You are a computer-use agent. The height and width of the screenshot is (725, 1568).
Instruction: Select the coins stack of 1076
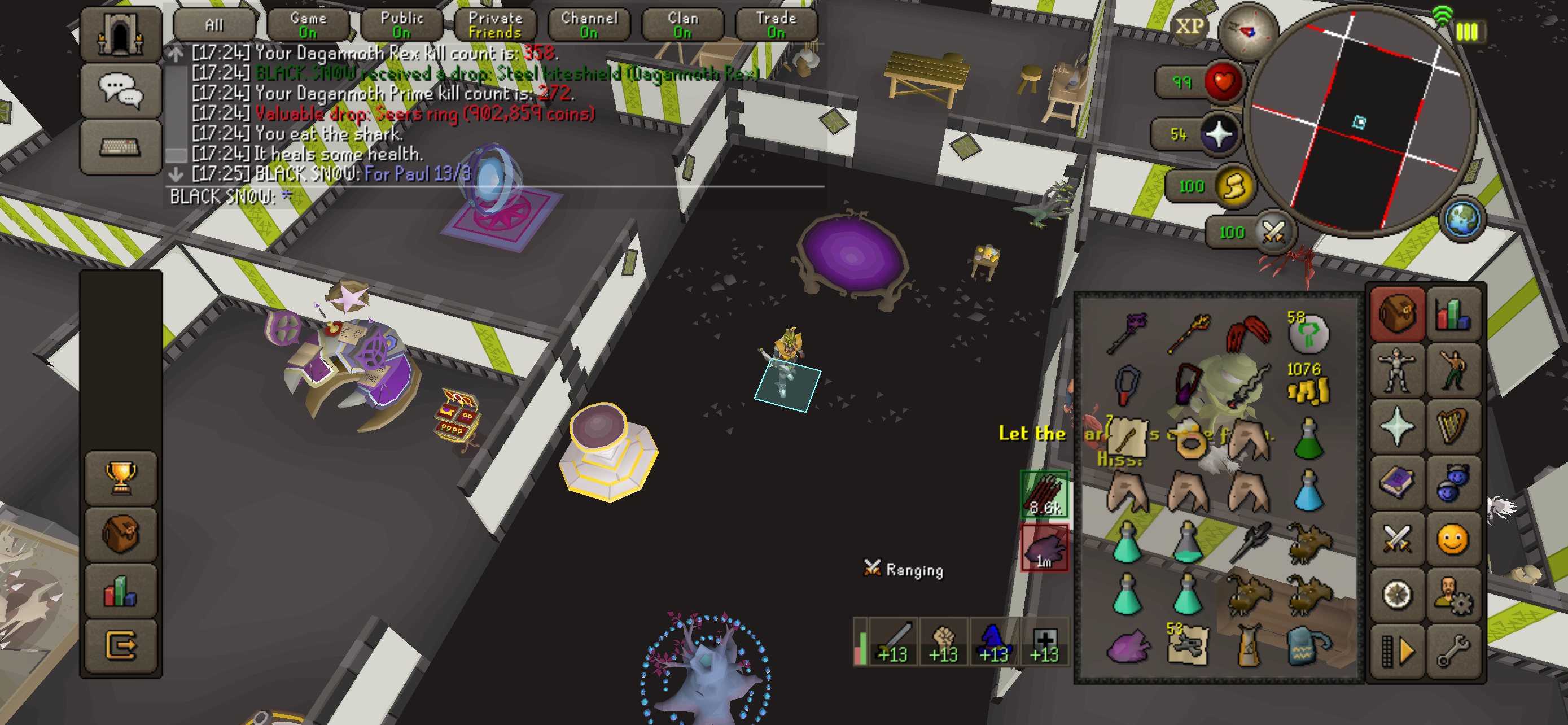click(1308, 386)
